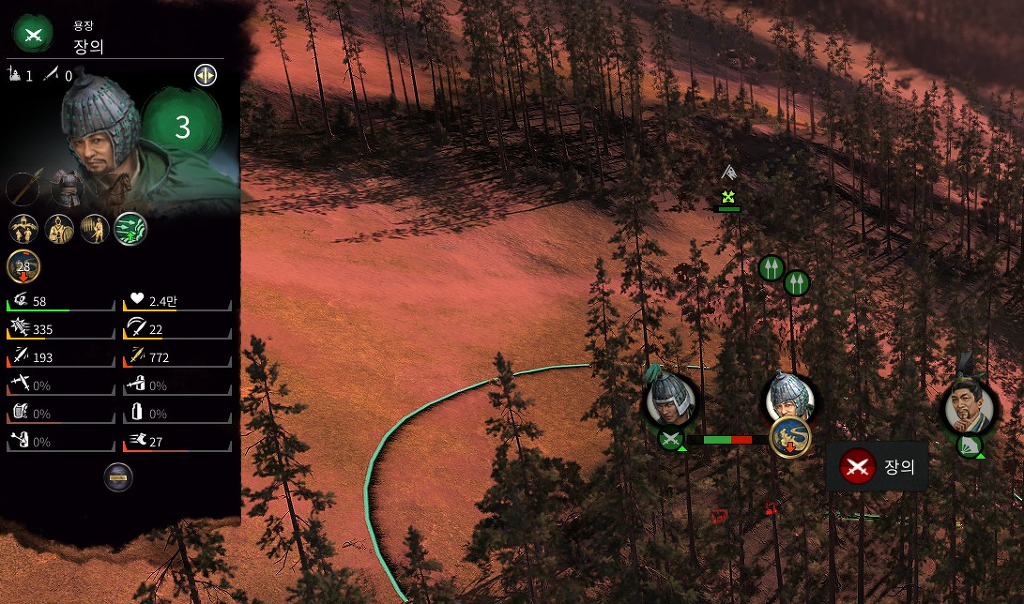The image size is (1024, 604).
Task: Click the red crossed-swords 장의 tooltip
Action: pos(877,466)
